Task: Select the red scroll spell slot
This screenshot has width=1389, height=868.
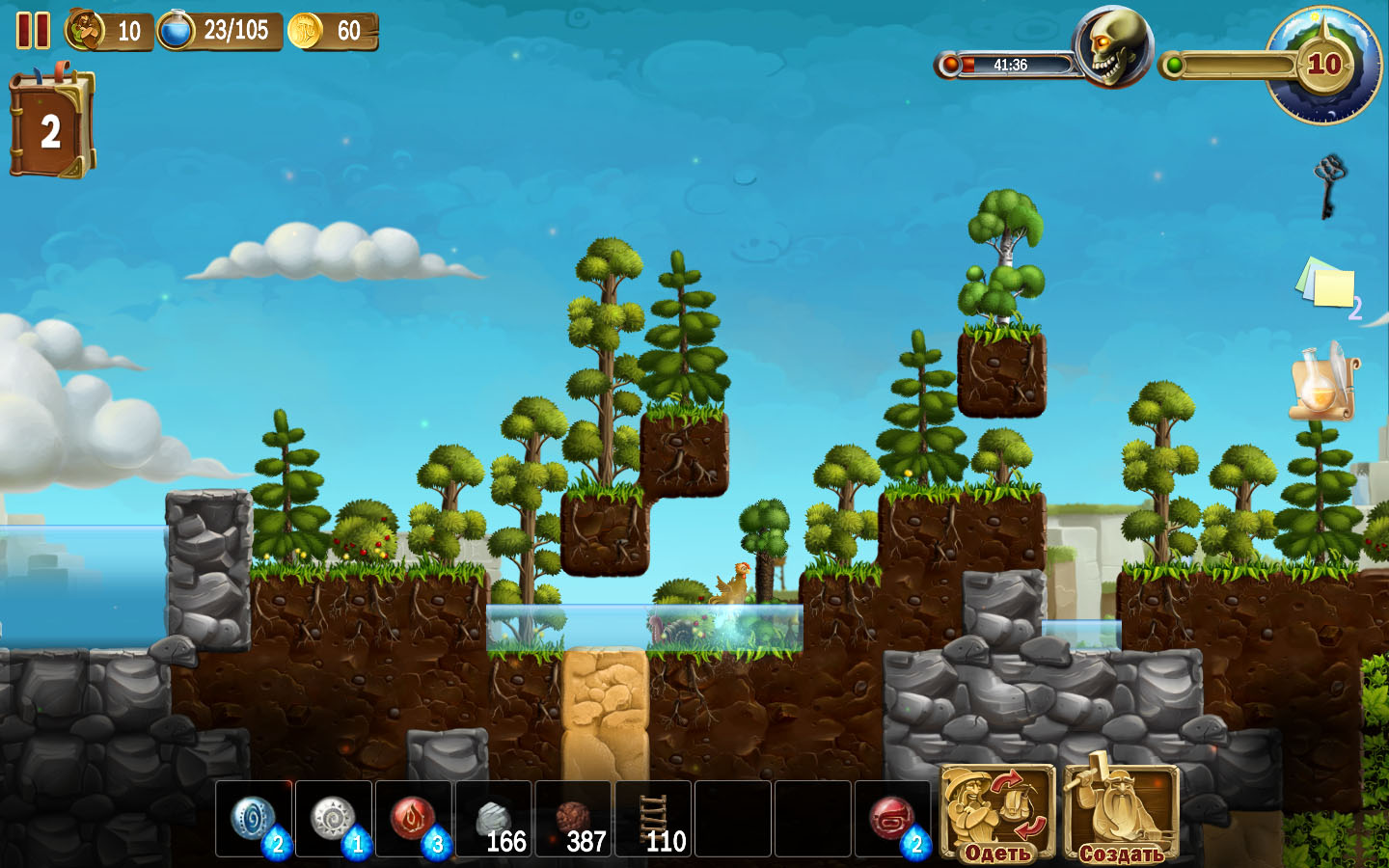Action: tap(893, 819)
